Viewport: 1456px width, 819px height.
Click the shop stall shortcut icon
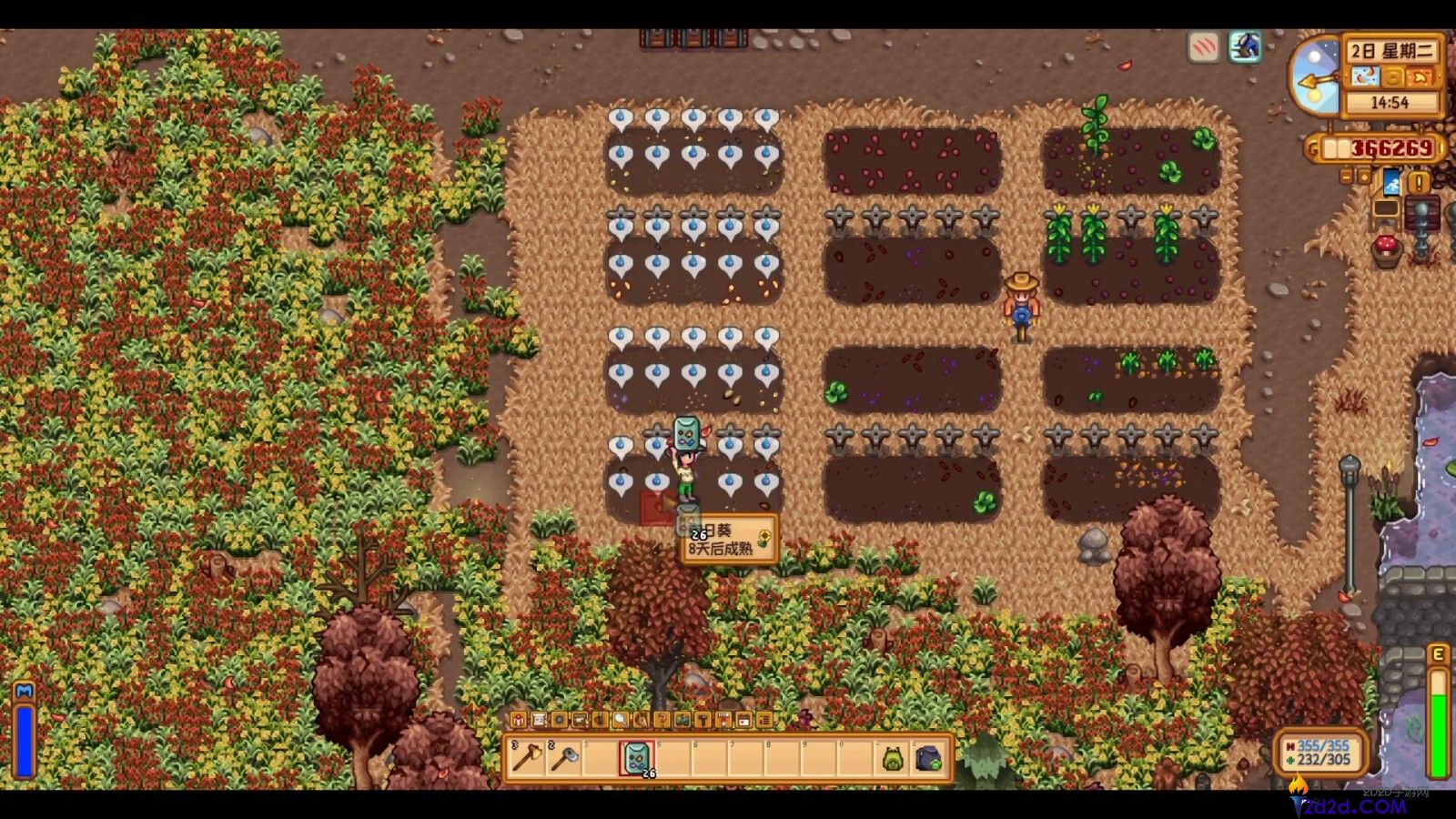click(x=723, y=720)
